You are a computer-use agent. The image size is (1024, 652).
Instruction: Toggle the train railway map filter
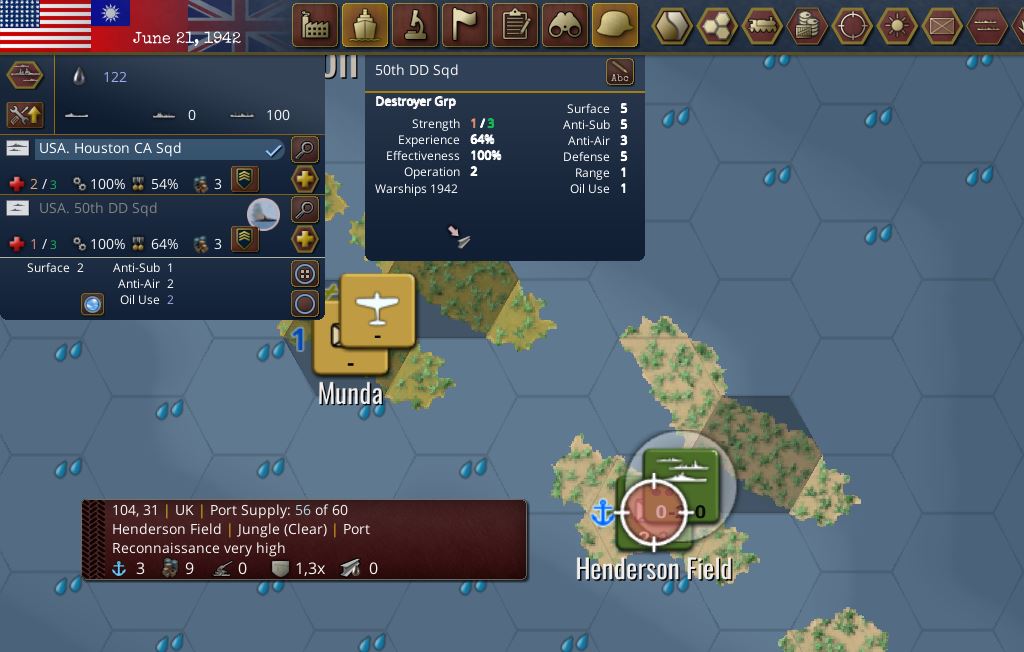(x=762, y=25)
